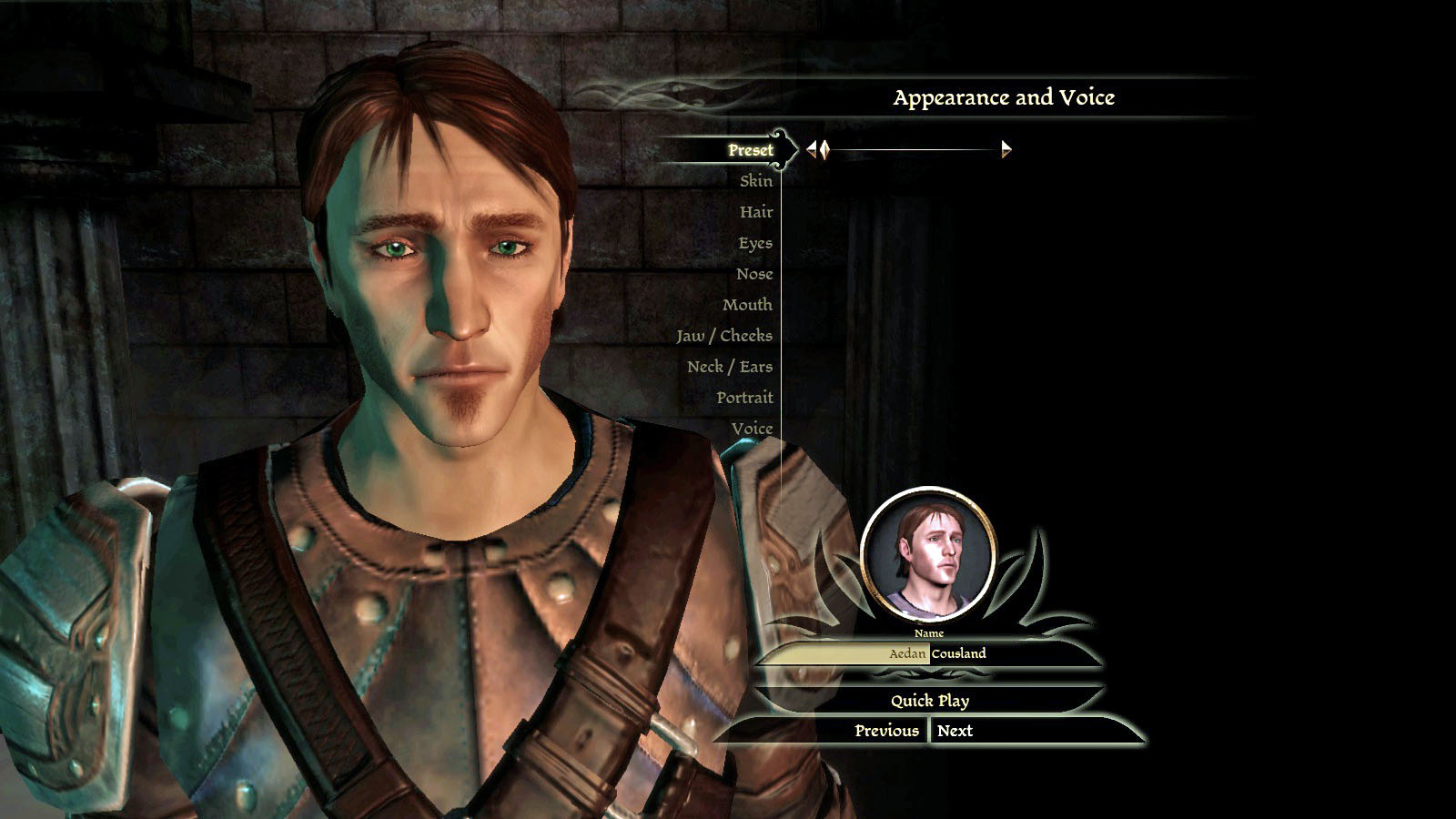Select the Voice option
1456x819 pixels.
tap(752, 429)
